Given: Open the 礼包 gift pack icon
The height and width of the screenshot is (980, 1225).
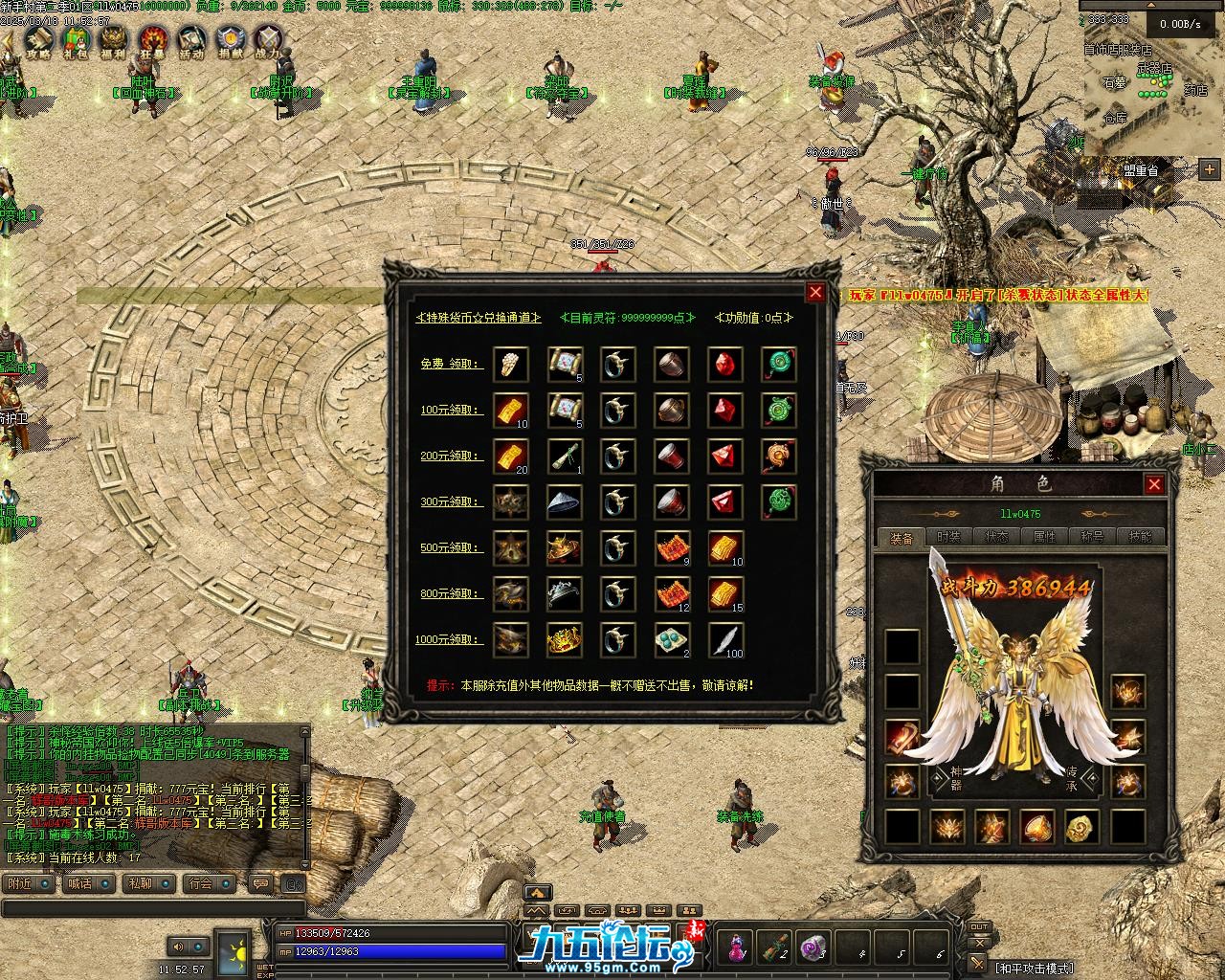Looking at the screenshot, I should coord(75,40).
